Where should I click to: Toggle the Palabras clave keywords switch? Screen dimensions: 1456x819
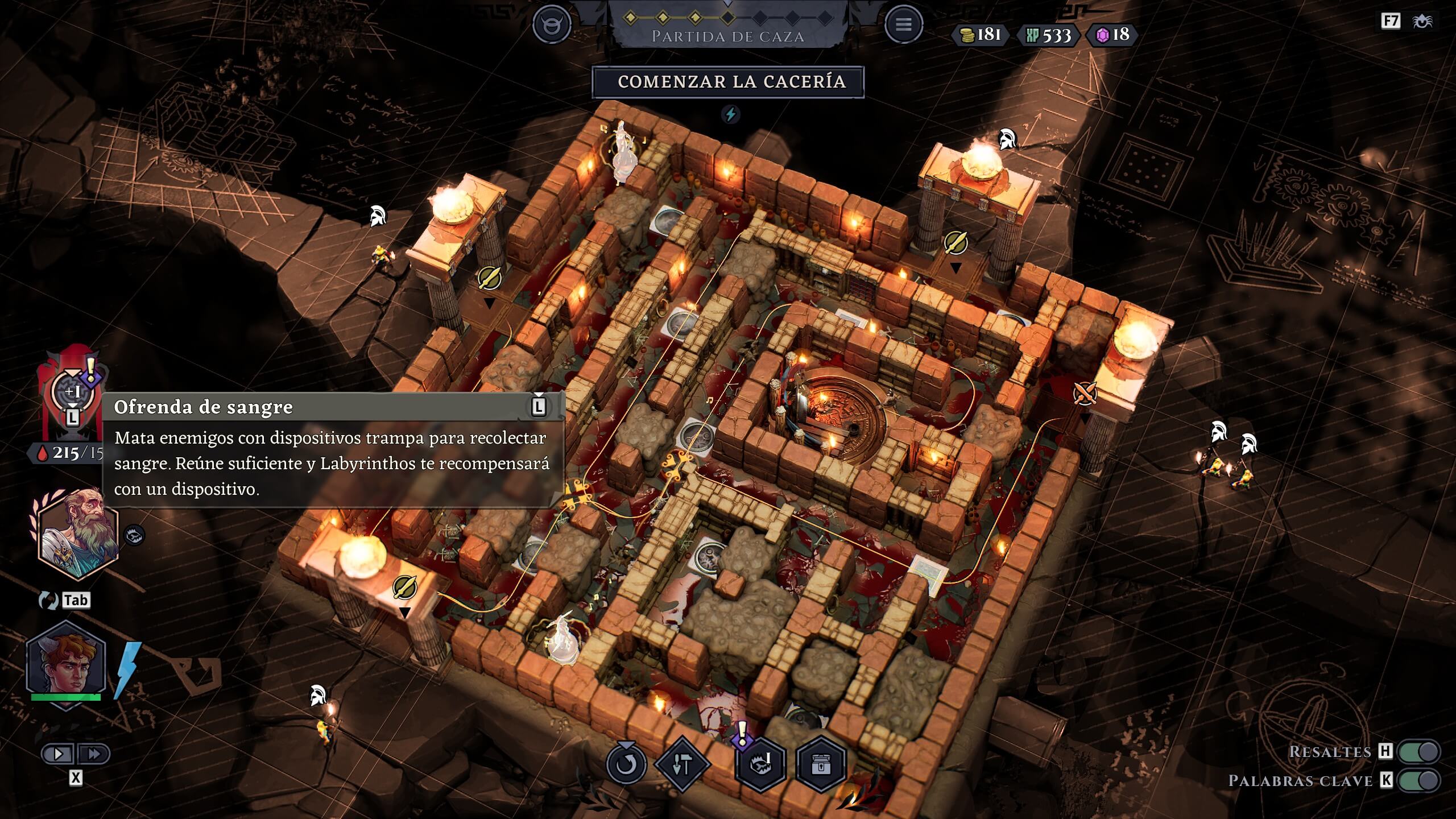point(1419,781)
